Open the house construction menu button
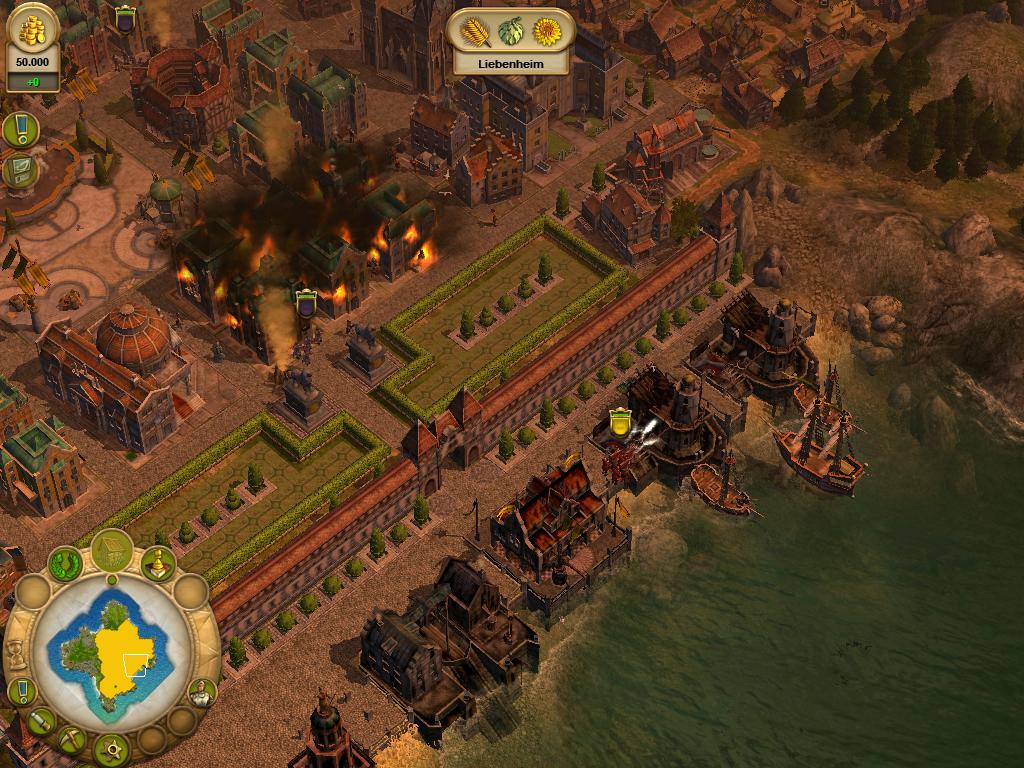1024x768 pixels. click(111, 550)
